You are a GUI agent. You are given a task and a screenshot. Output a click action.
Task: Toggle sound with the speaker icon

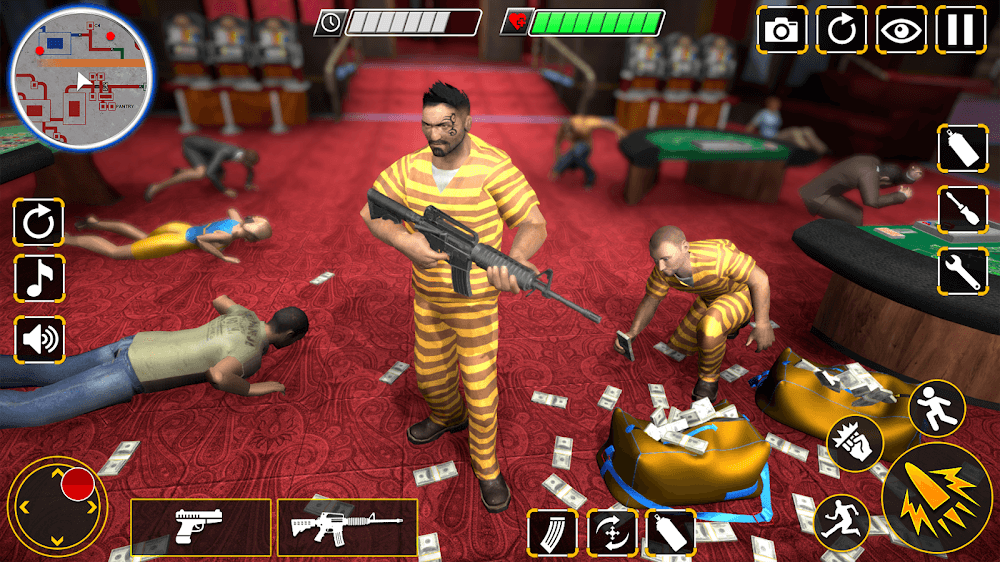coord(39,339)
